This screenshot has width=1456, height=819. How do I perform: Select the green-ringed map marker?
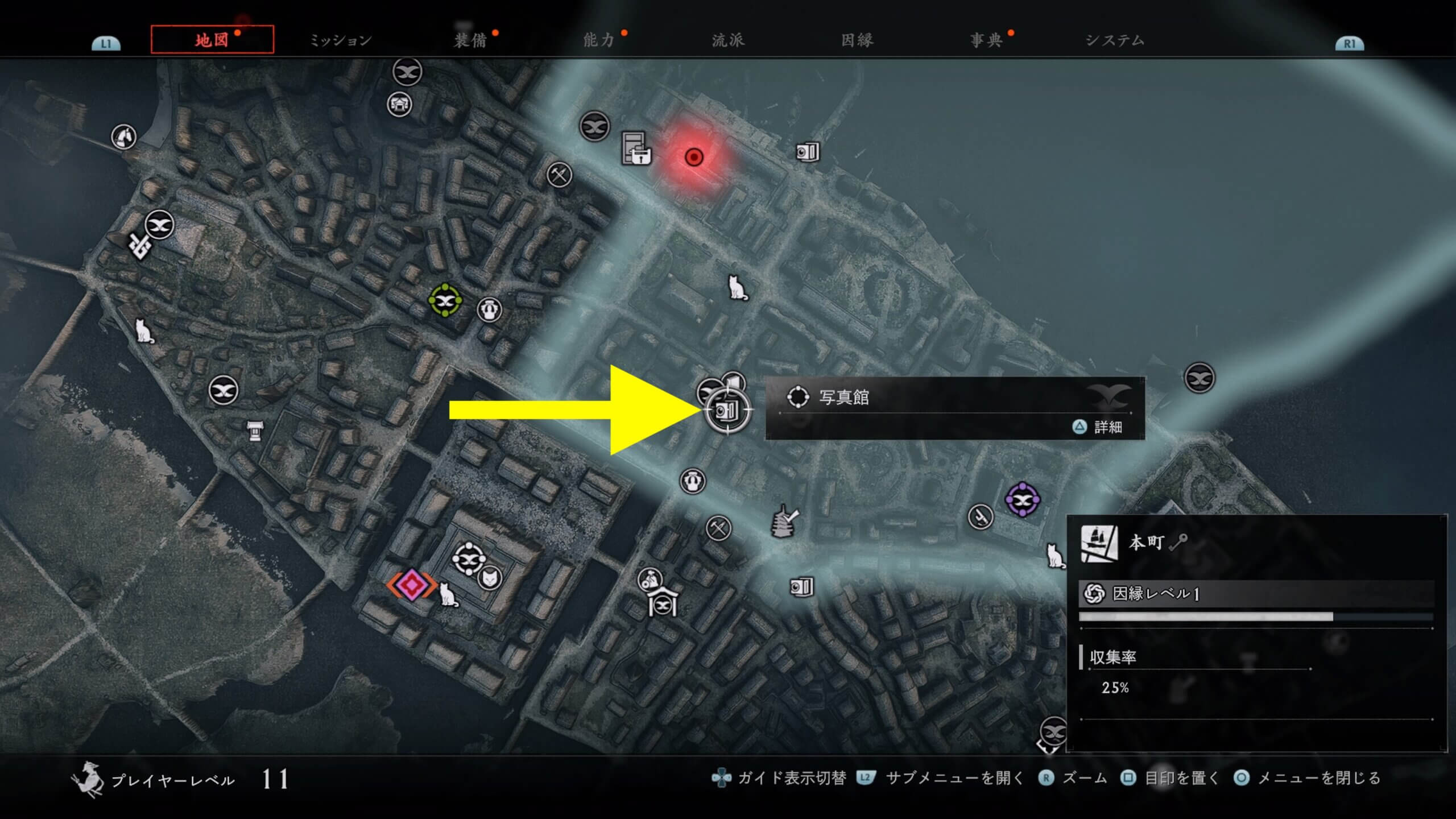tap(445, 300)
